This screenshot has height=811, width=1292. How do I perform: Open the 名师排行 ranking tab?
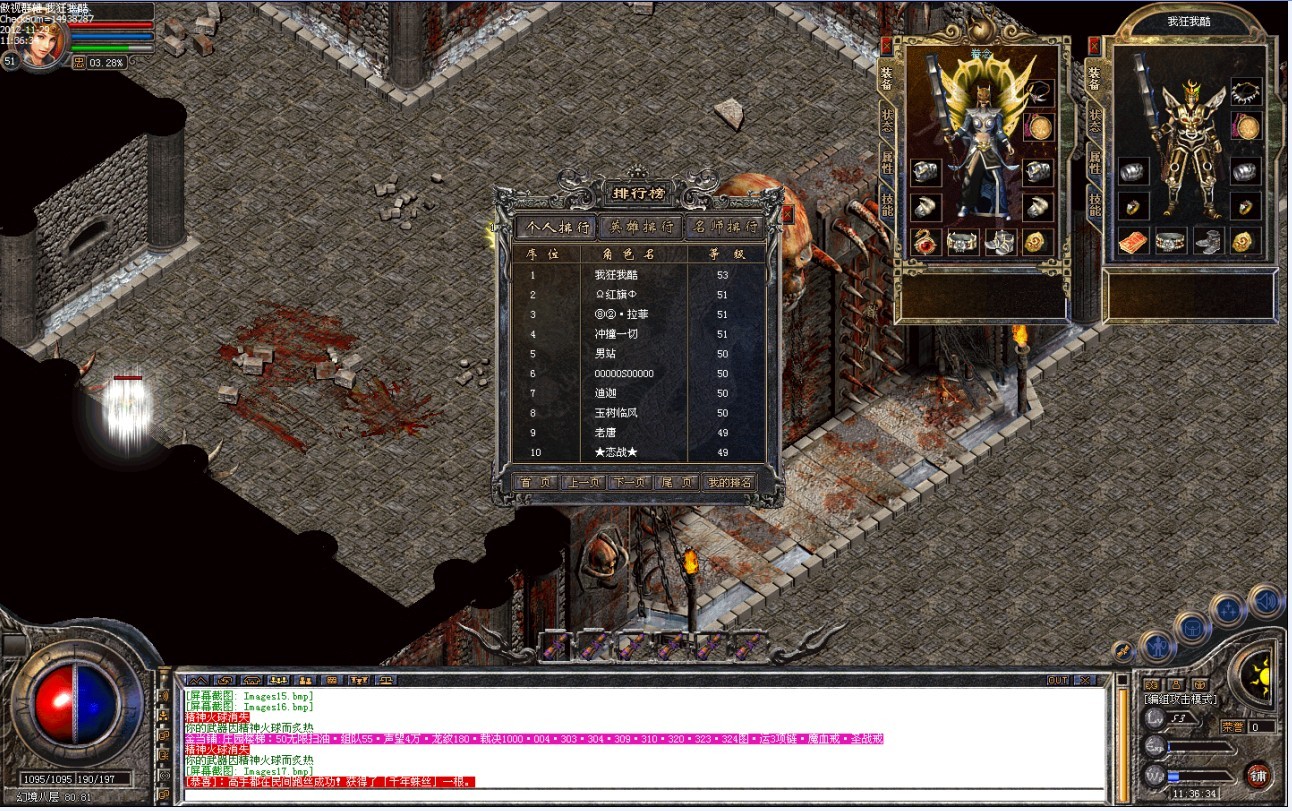725,227
